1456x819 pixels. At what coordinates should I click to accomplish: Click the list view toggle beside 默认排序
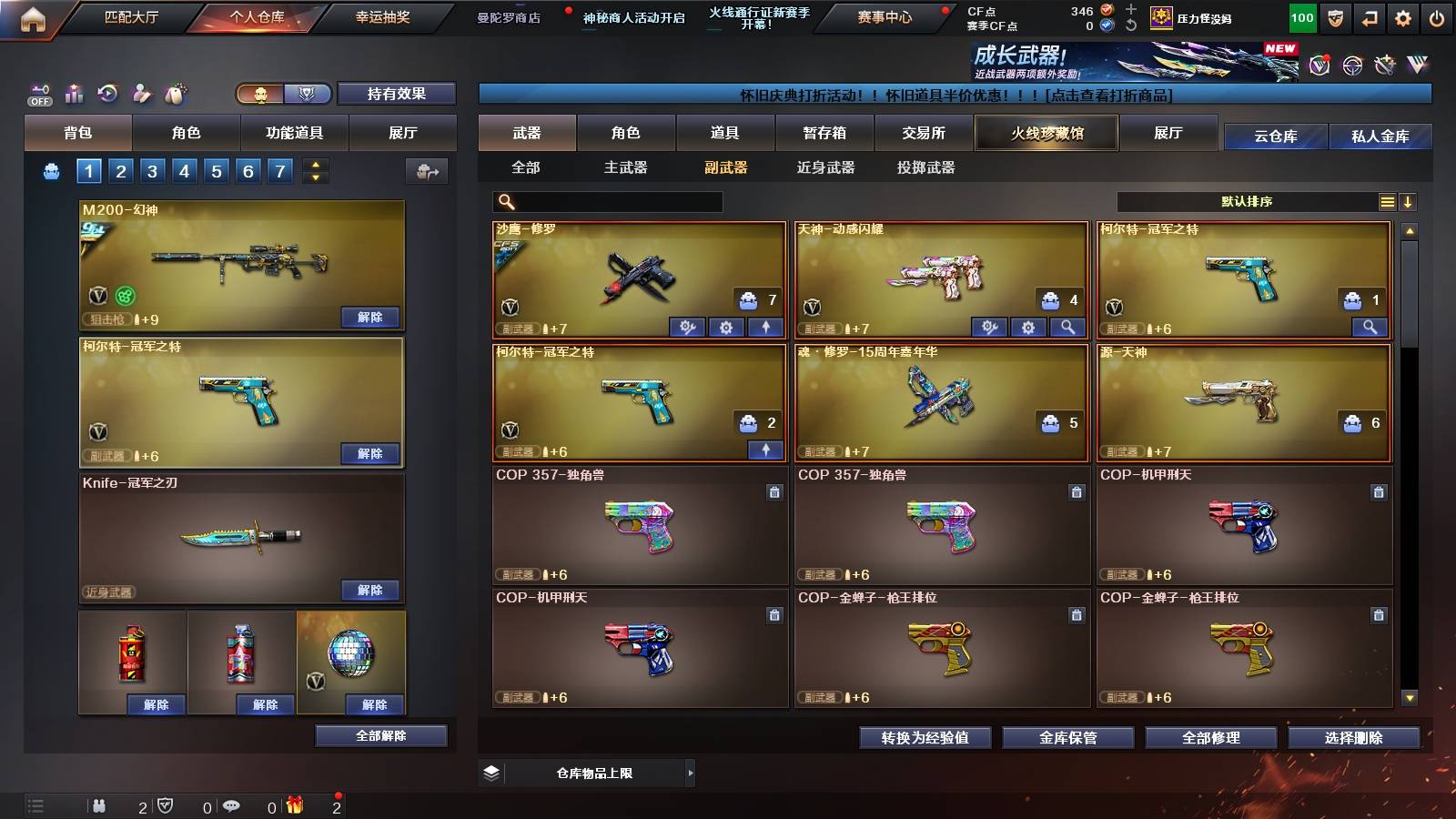pos(1388,201)
